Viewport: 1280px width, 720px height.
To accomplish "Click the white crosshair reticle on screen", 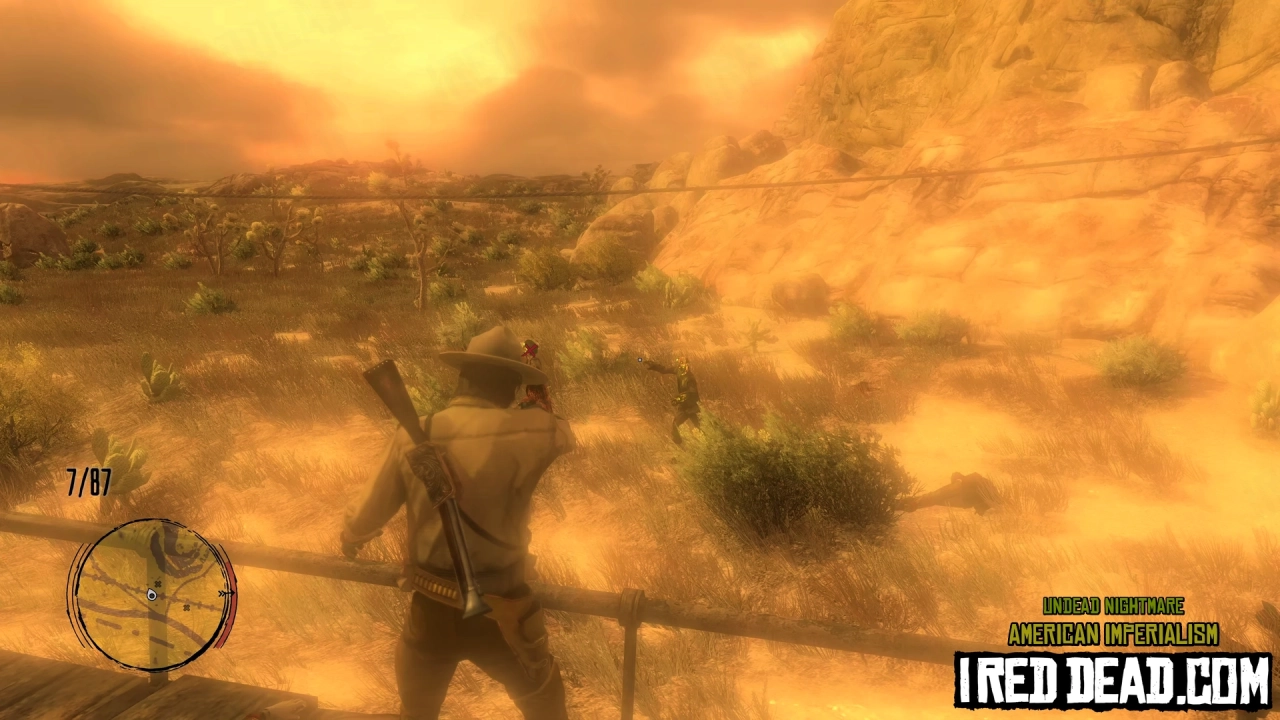I will pos(640,360).
